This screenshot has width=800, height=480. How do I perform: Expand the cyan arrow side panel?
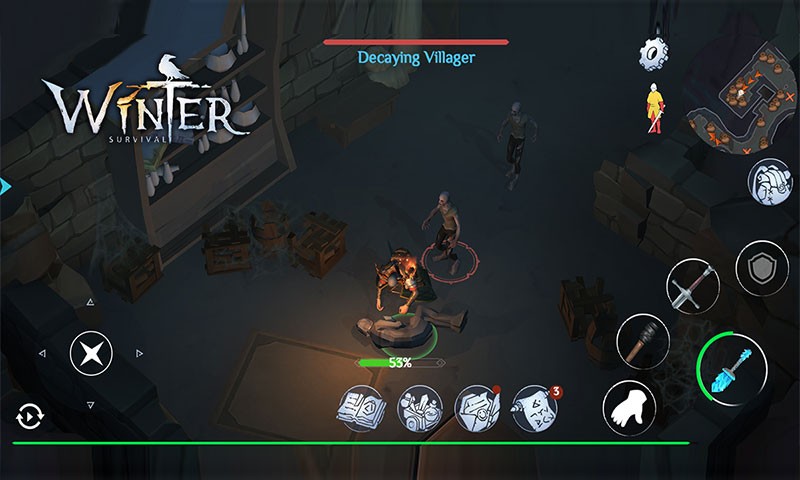point(5,185)
